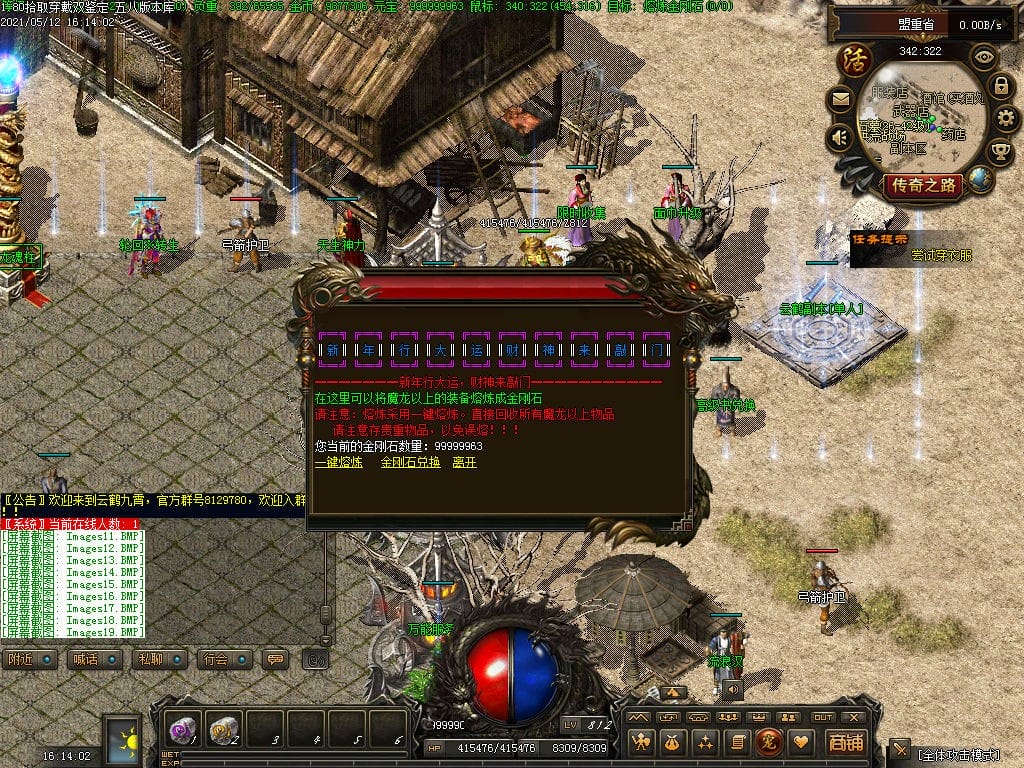
Task: Open the gear settings icon
Action: point(1003,119)
